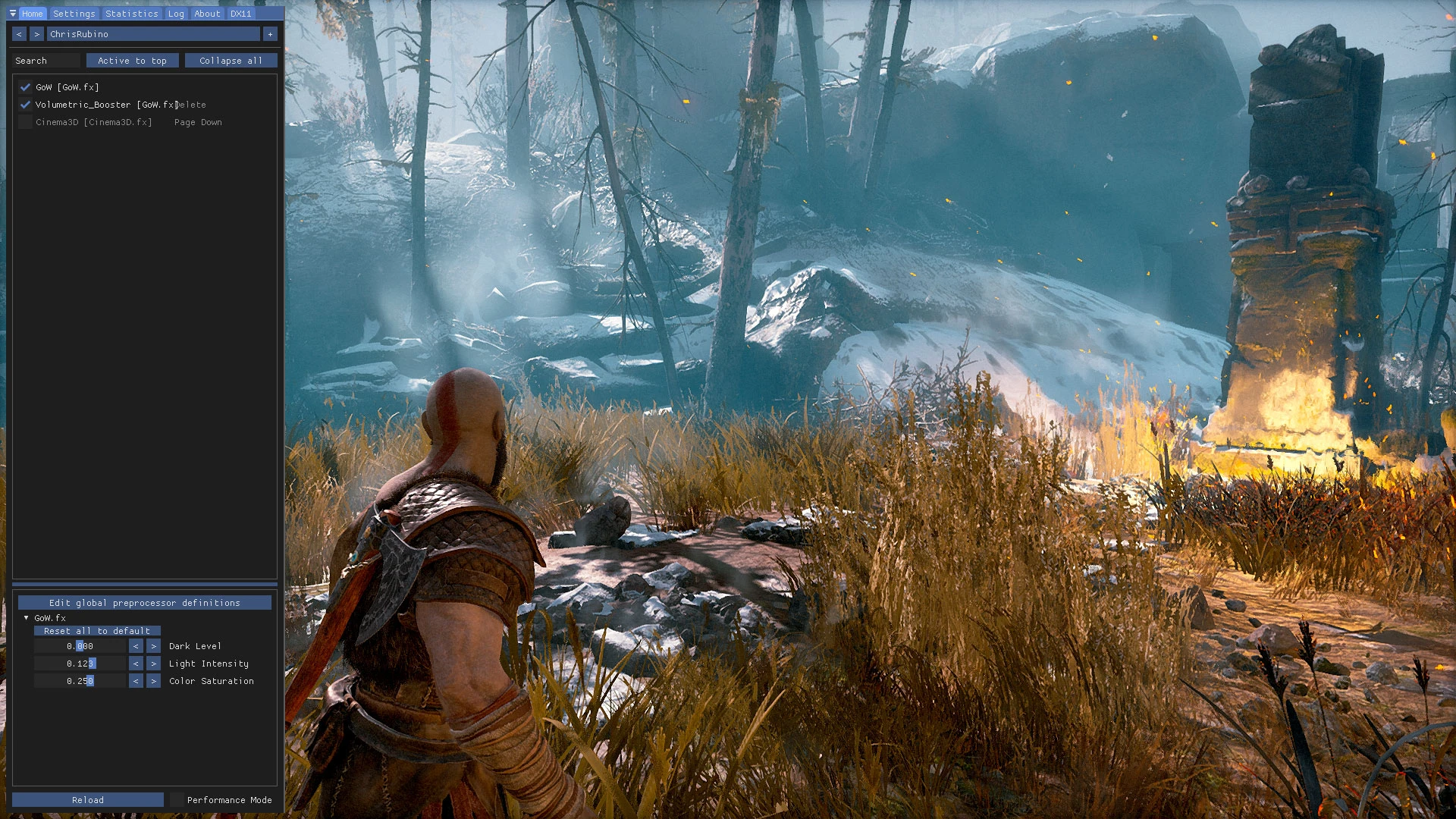Adjust the Light Intensity value slider

tap(80, 663)
